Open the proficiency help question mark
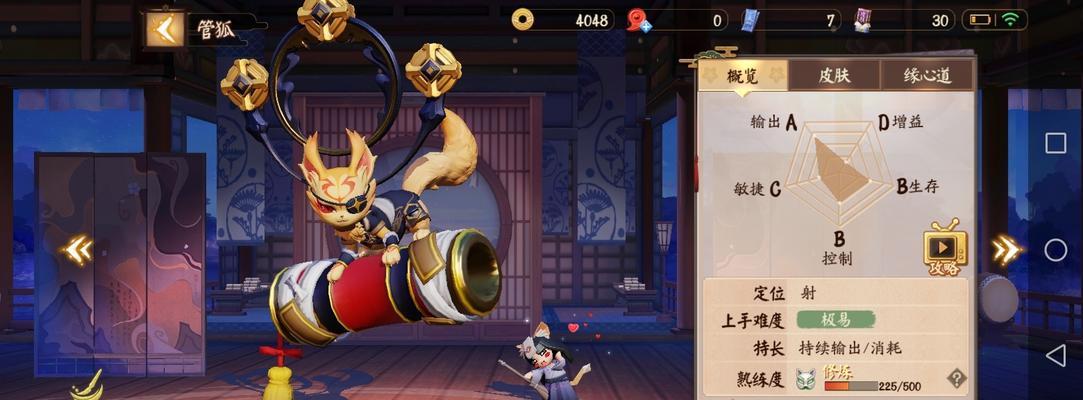1083x400 pixels. 956,378
